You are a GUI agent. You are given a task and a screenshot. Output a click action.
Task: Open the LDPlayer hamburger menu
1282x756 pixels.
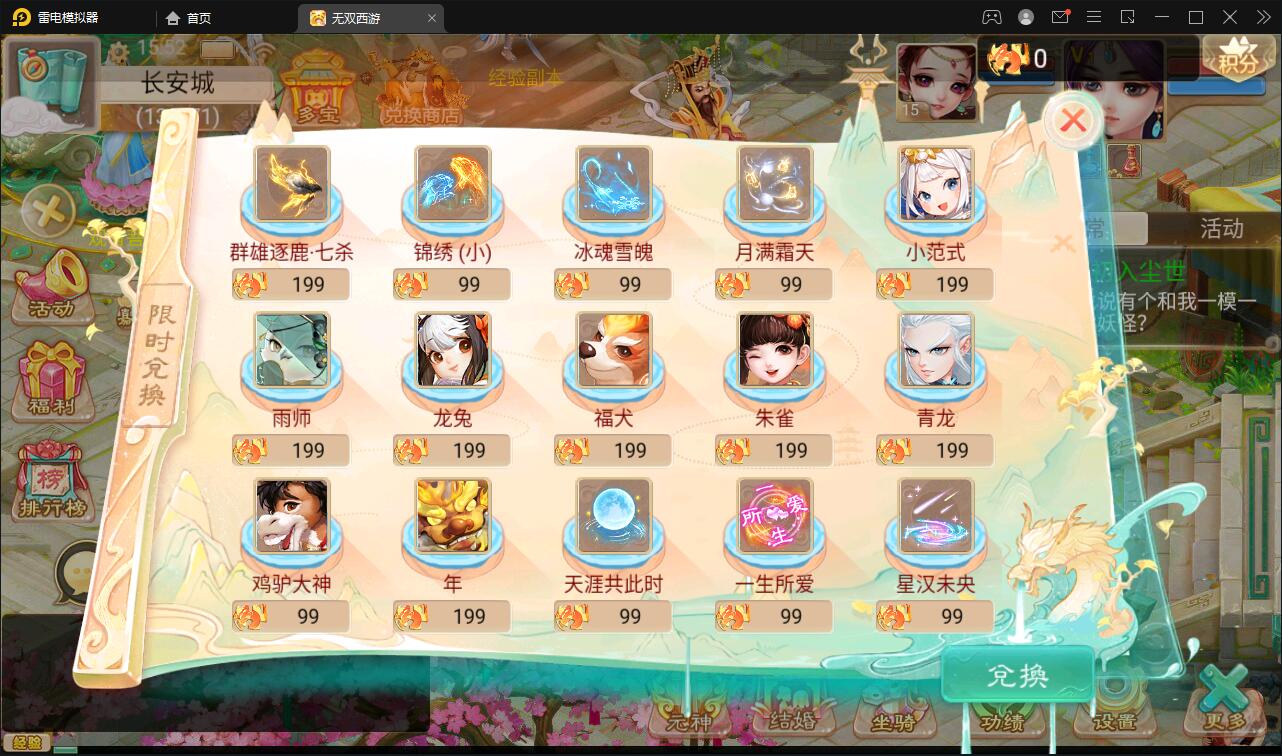tap(1094, 16)
